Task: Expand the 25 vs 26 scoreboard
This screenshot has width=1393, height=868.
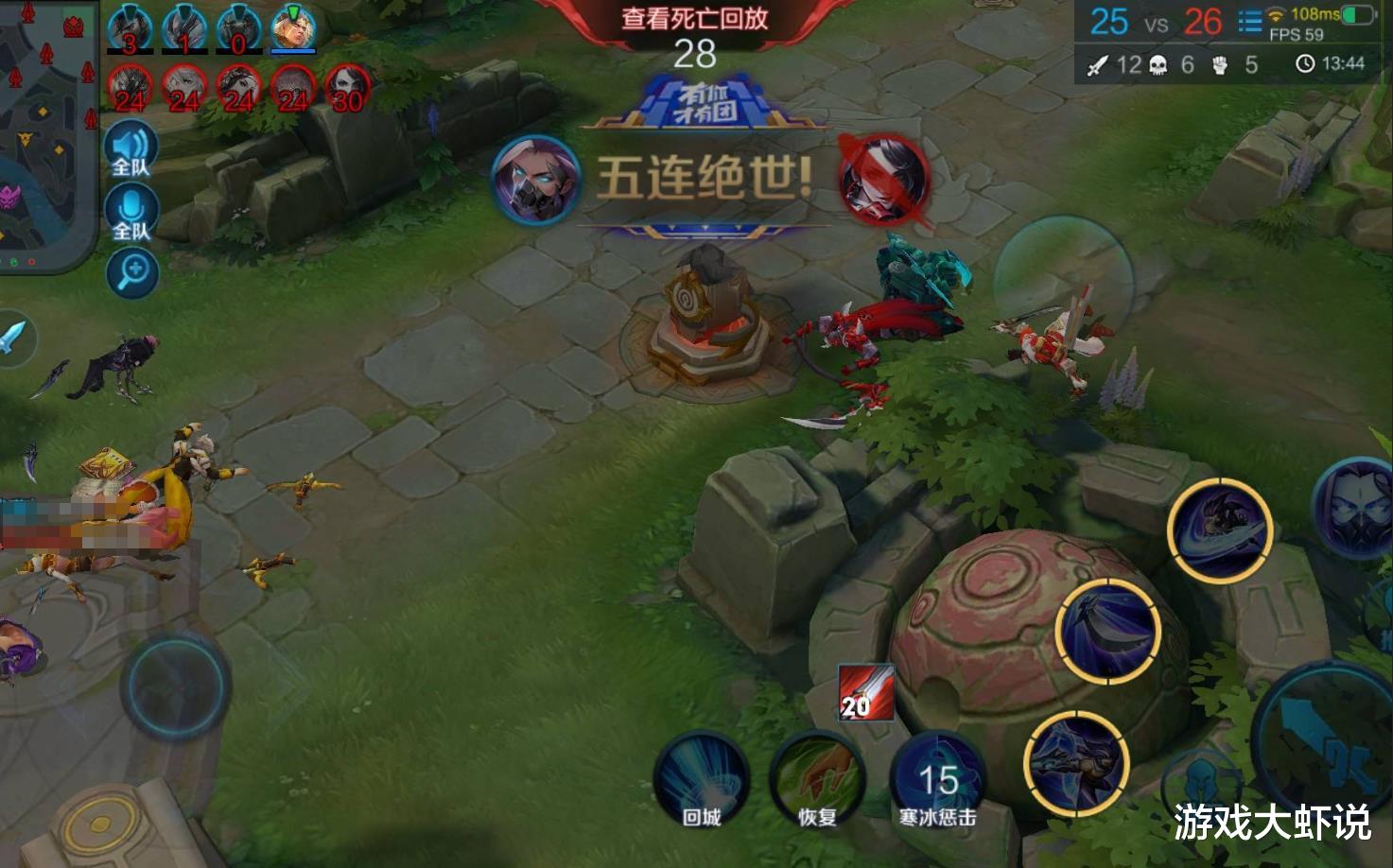Action: (x=1156, y=20)
